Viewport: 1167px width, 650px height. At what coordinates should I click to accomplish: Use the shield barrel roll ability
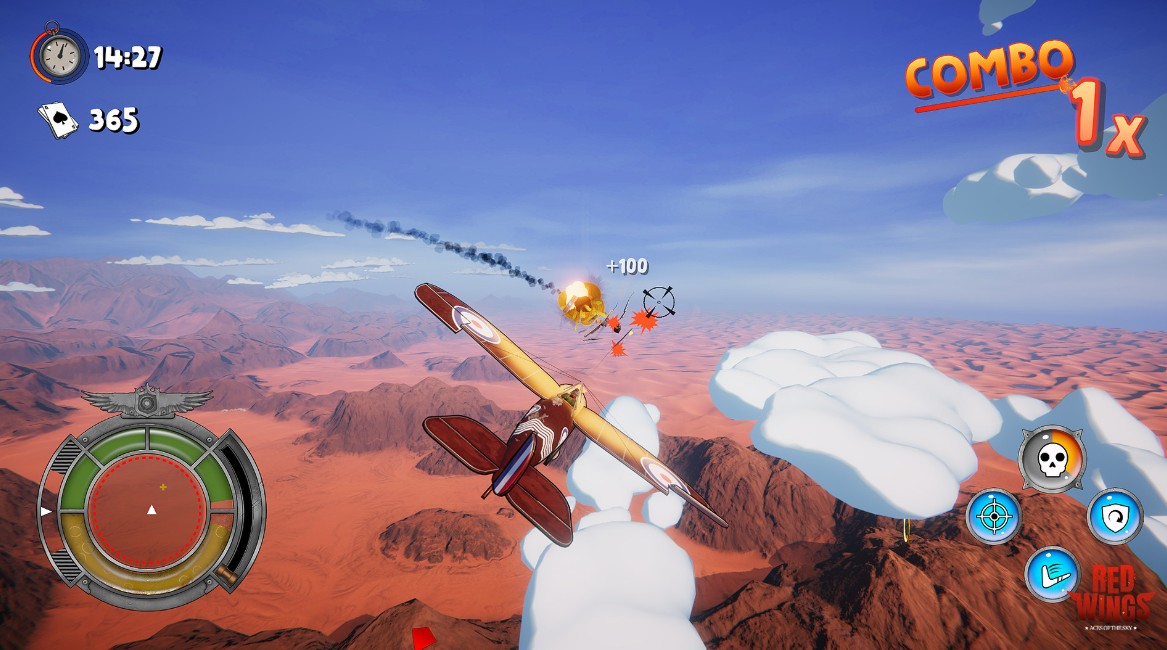click(x=1114, y=516)
